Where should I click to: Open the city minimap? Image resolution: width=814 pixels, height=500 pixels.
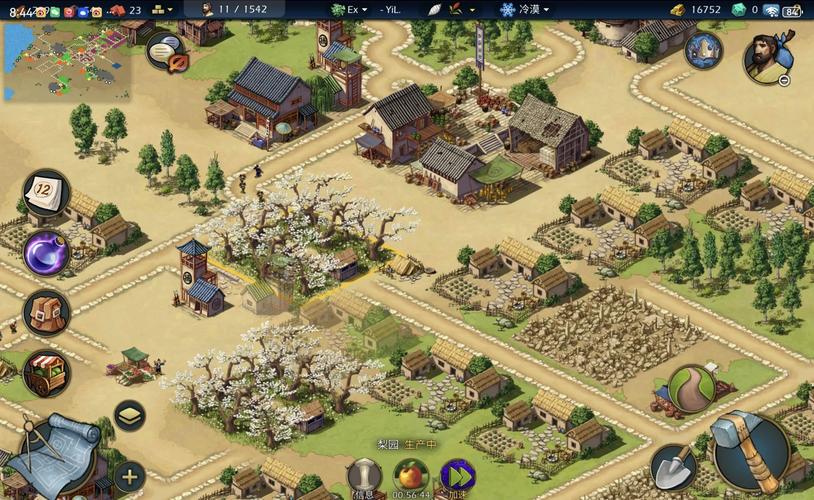coord(65,62)
